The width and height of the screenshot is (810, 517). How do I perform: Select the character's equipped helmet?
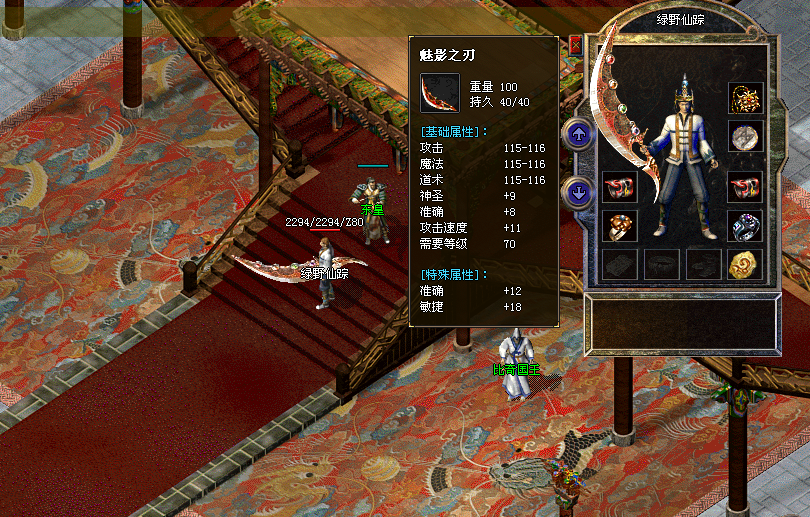tap(683, 100)
